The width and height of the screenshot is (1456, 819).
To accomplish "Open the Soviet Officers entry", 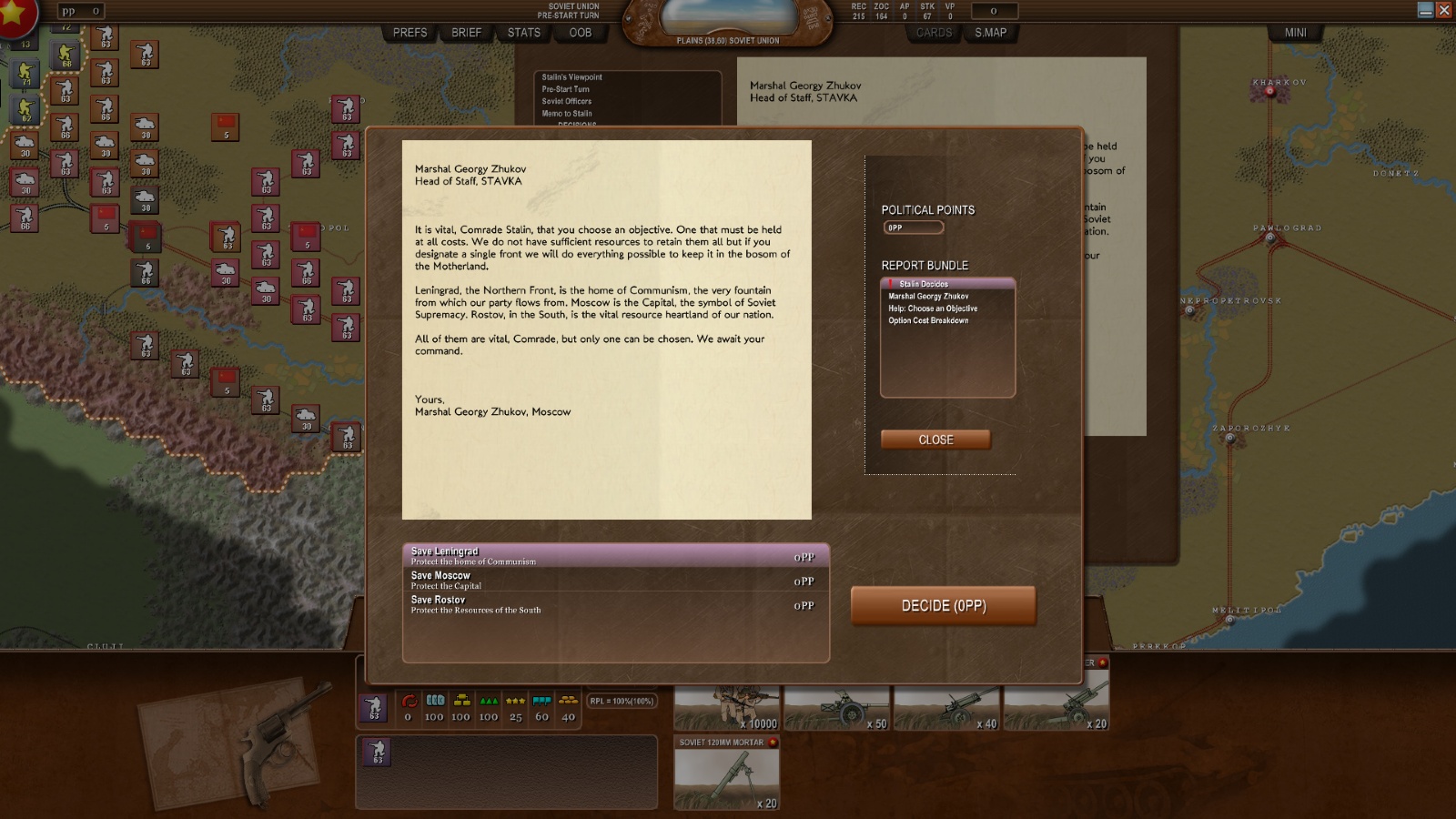I will (566, 101).
